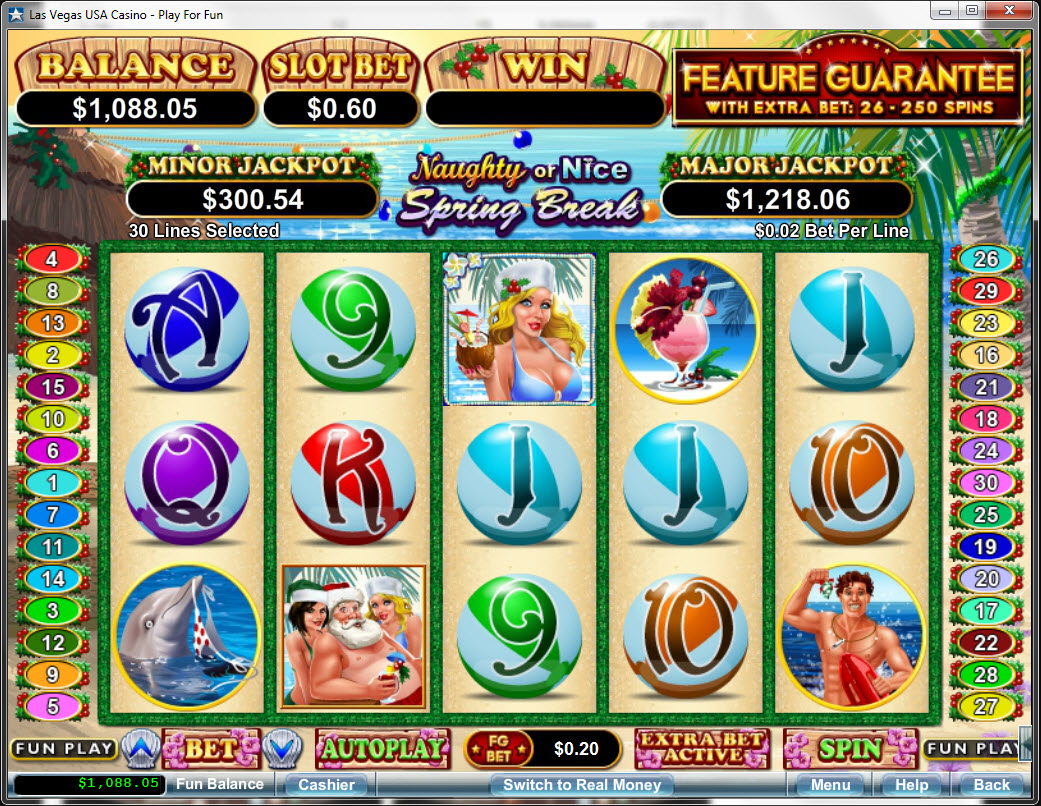Viewport: 1041px width, 806px height.
Task: Choose payline number 1
Action: (x=52, y=483)
